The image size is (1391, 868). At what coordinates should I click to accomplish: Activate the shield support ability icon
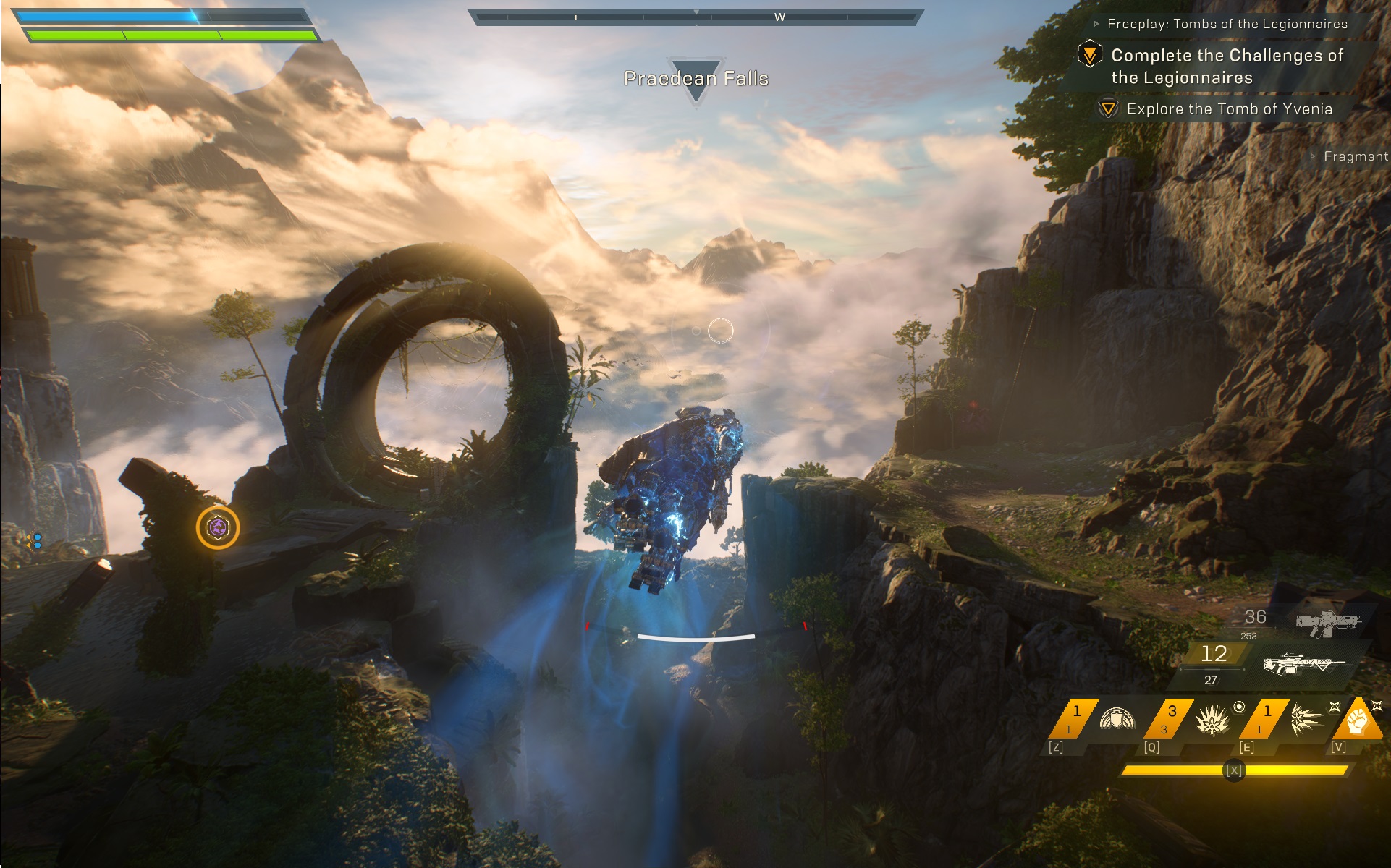1117,720
